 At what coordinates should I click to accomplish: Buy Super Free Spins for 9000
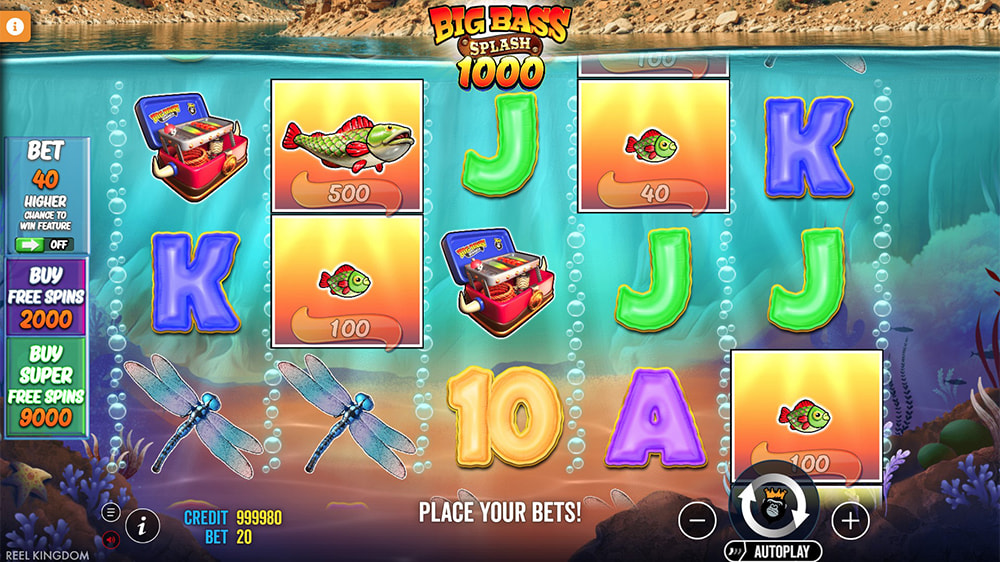(46, 388)
